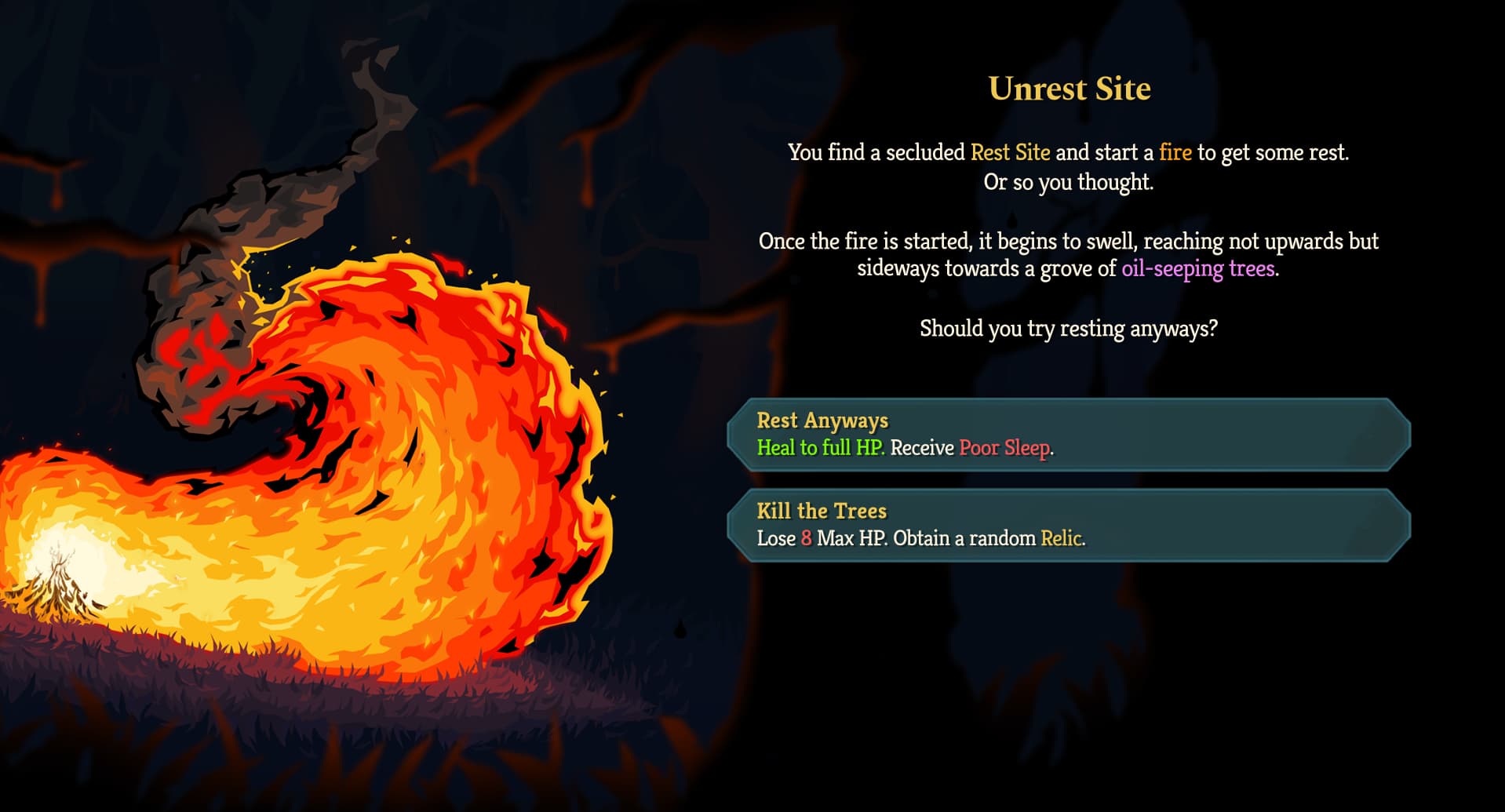Screen dimensions: 1505x812
Task: Click the orange fire keyword in the story
Action: [x=1175, y=153]
